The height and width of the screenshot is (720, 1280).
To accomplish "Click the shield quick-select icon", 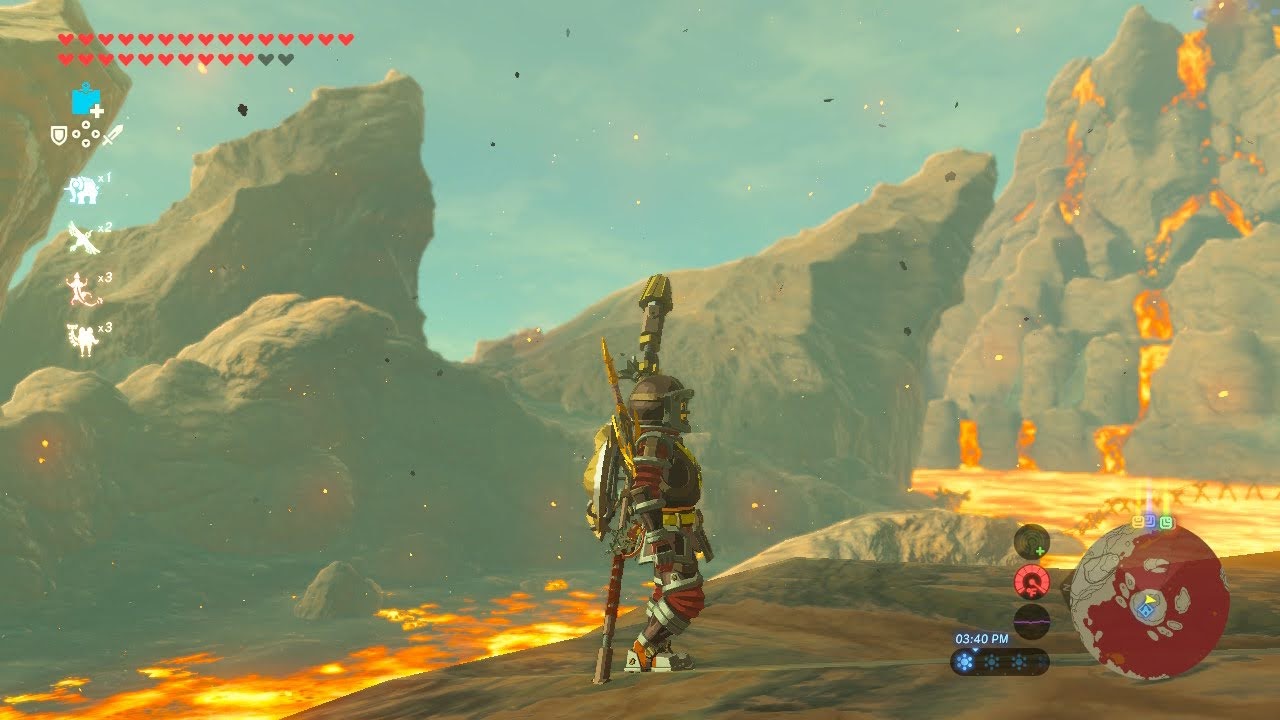I will tap(59, 133).
